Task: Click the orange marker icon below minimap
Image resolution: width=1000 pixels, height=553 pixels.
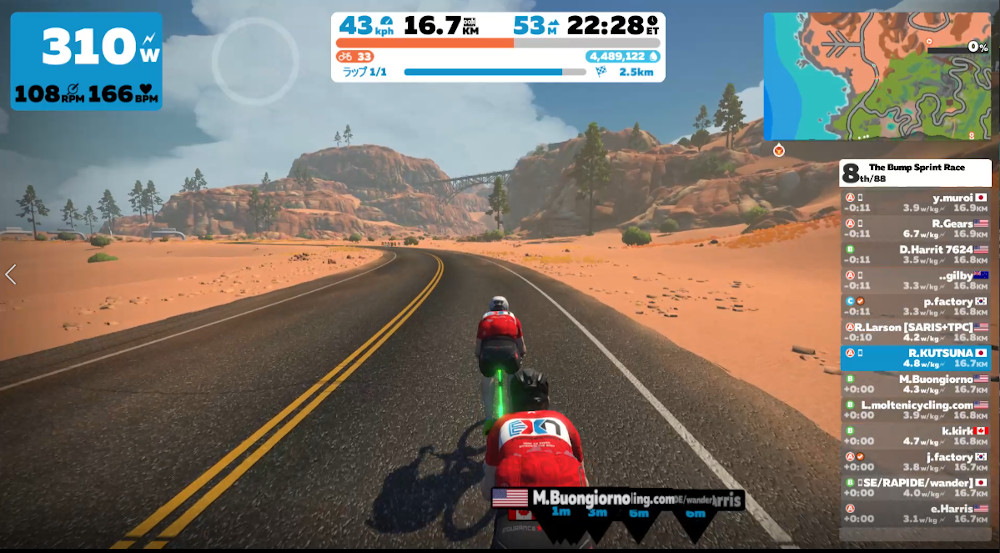Action: tap(778, 150)
